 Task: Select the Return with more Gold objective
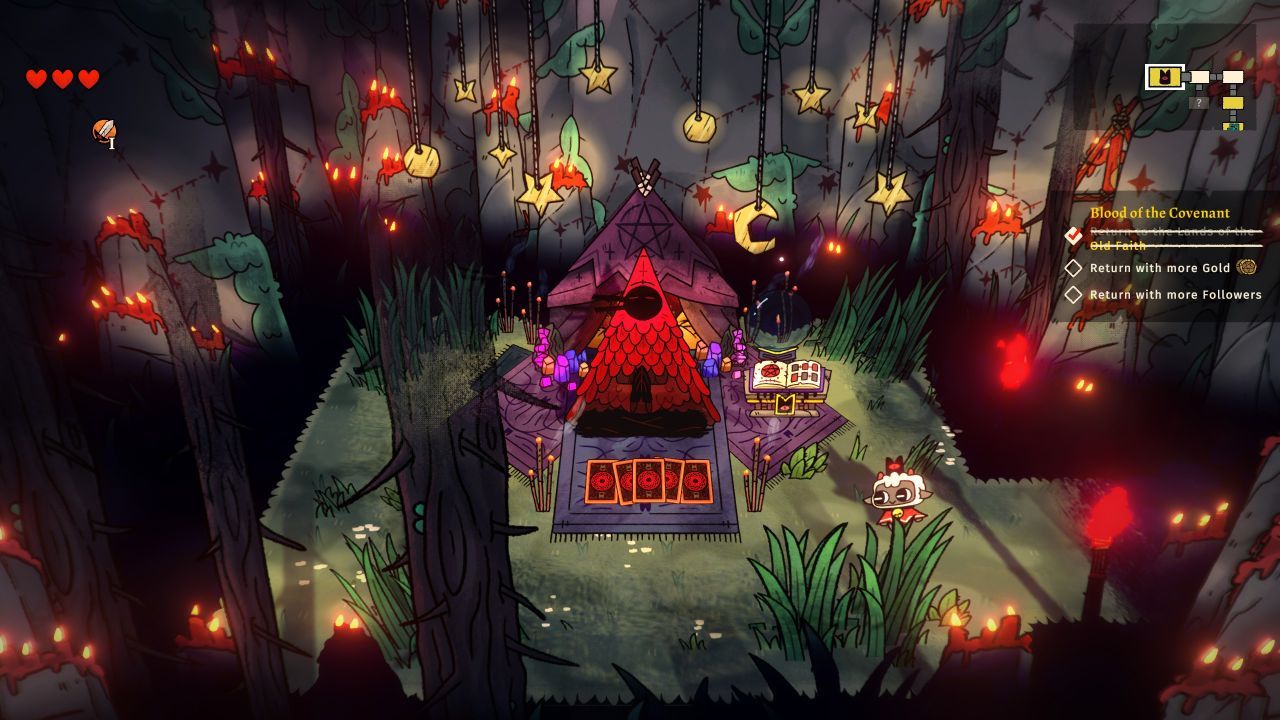coord(1159,268)
